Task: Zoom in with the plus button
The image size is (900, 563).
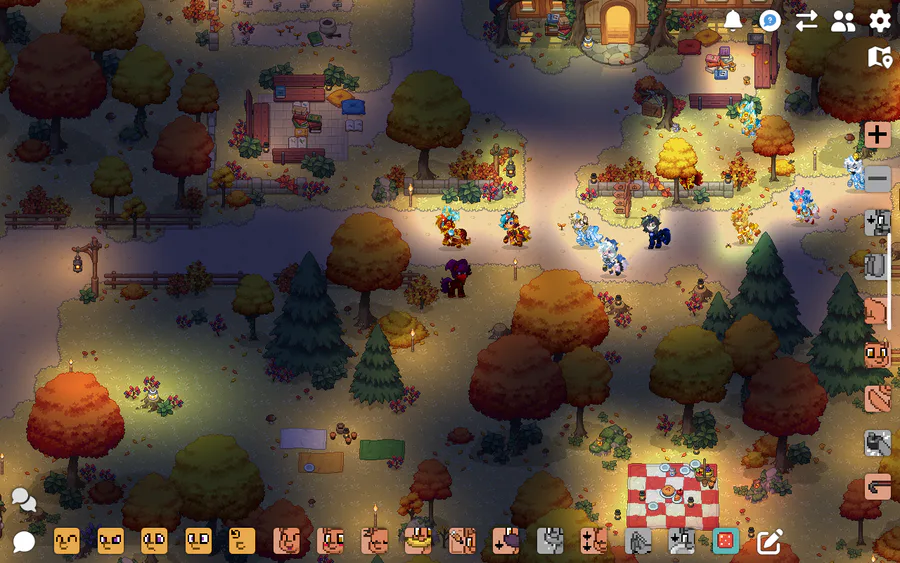Action: click(x=878, y=135)
